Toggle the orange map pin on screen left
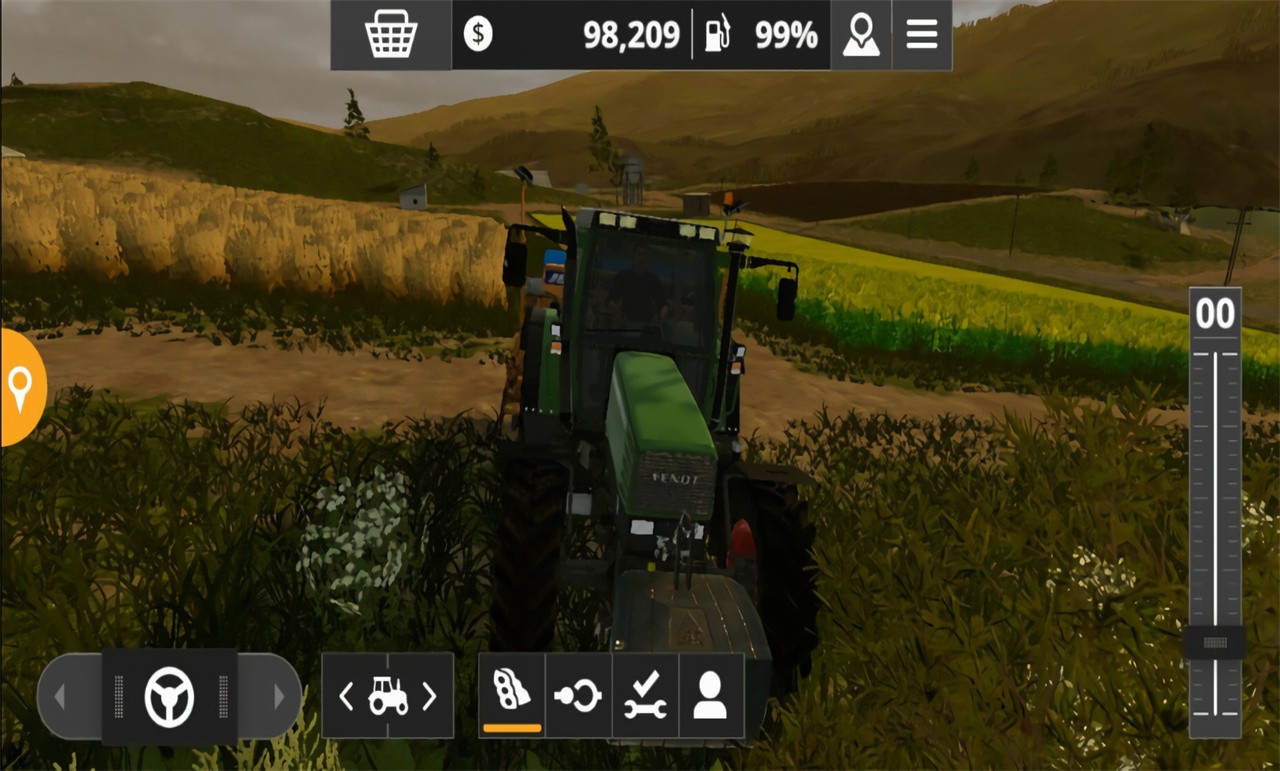1280x771 pixels. [x=18, y=390]
